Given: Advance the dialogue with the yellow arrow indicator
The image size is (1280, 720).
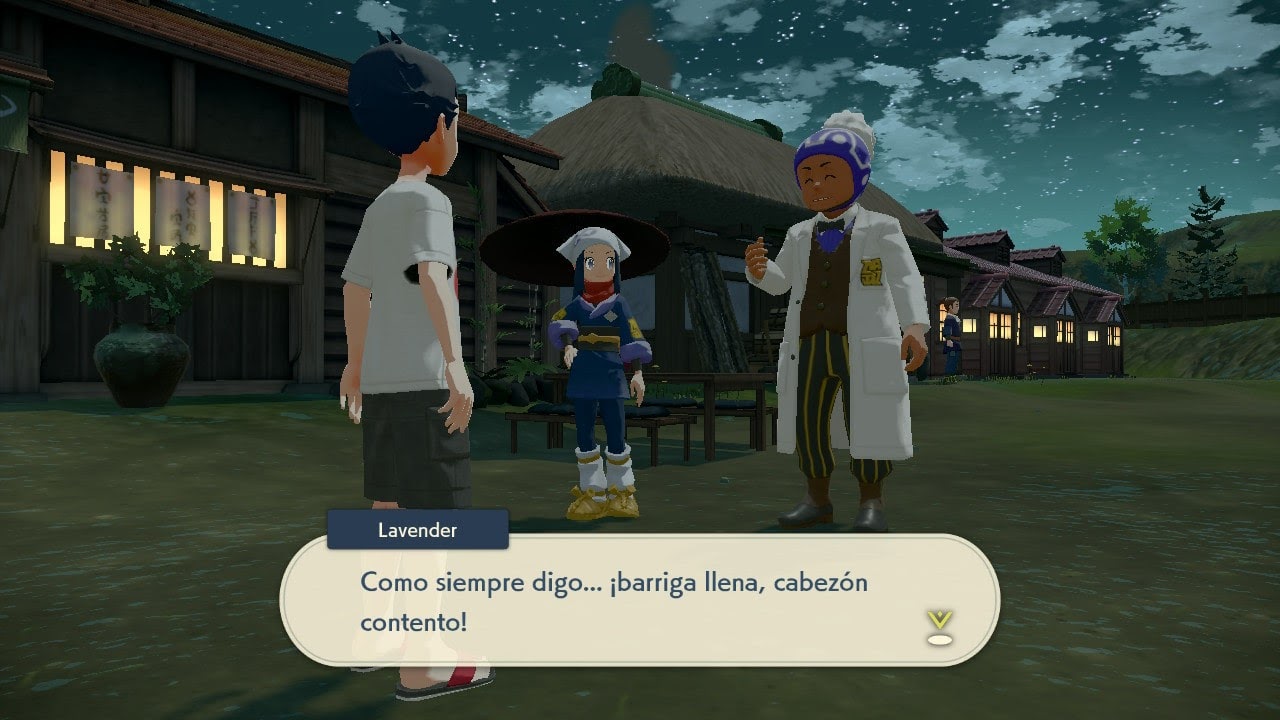Looking at the screenshot, I should pos(939,627).
